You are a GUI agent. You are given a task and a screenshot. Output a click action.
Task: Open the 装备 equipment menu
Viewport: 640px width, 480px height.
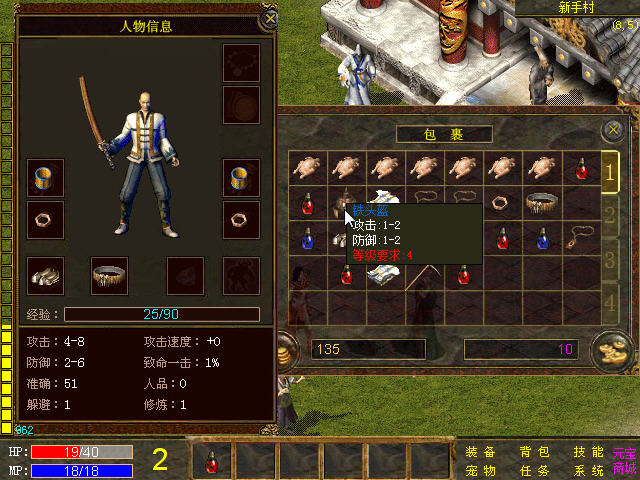point(479,452)
